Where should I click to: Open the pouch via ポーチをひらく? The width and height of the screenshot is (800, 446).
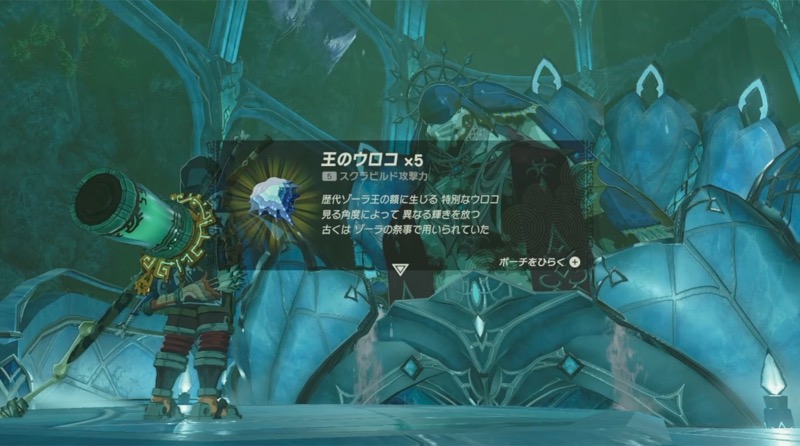click(x=540, y=262)
